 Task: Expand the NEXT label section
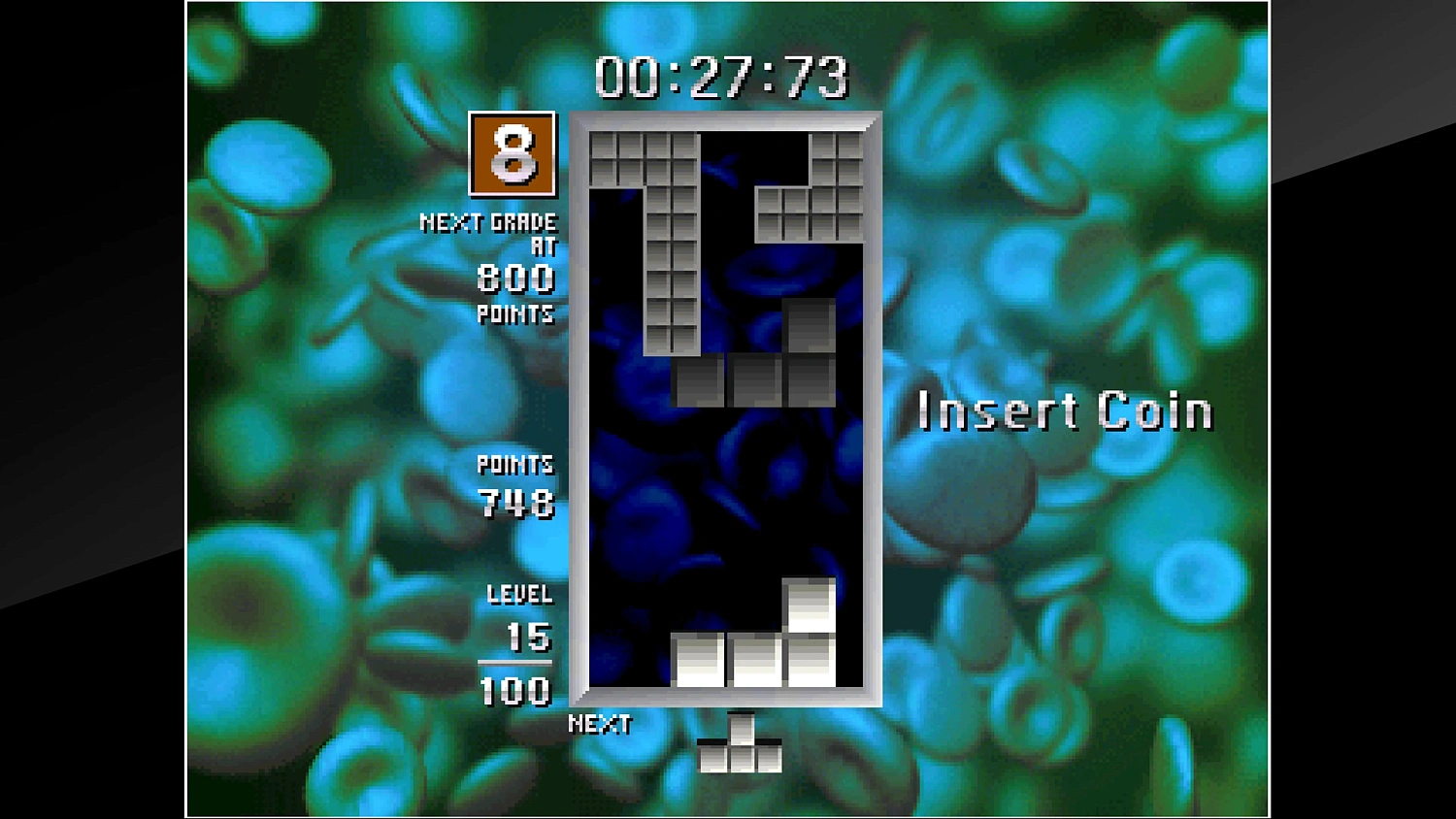pos(600,722)
